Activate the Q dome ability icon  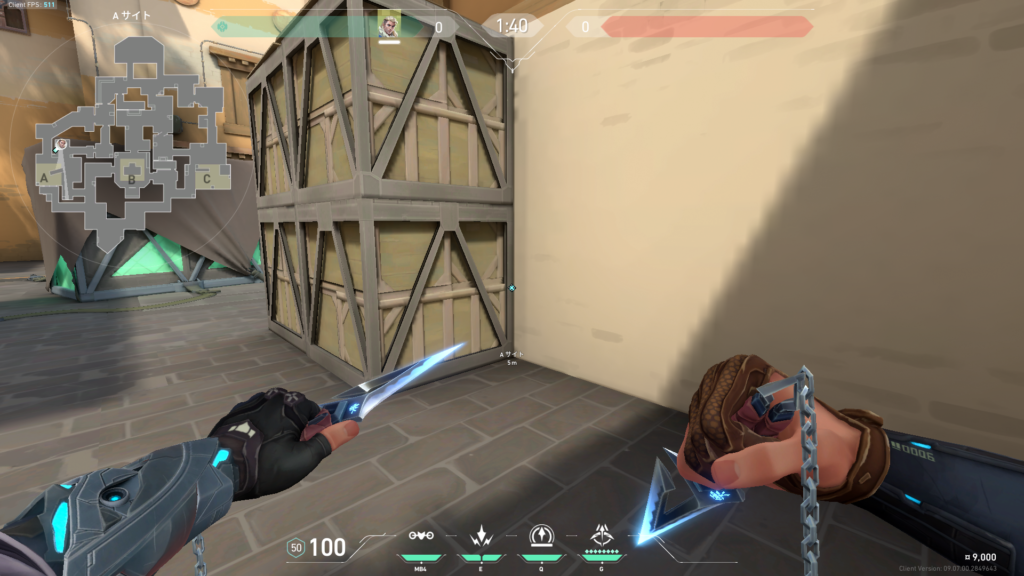(541, 536)
